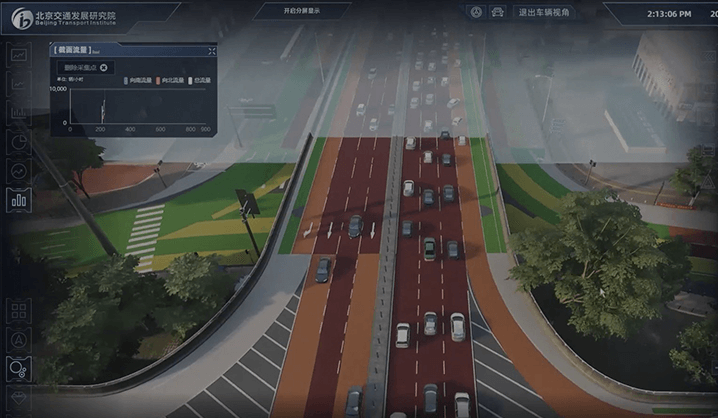The height and width of the screenshot is (418, 718).
Task: Activate the compass arrow sidebar tool
Action: (19, 340)
